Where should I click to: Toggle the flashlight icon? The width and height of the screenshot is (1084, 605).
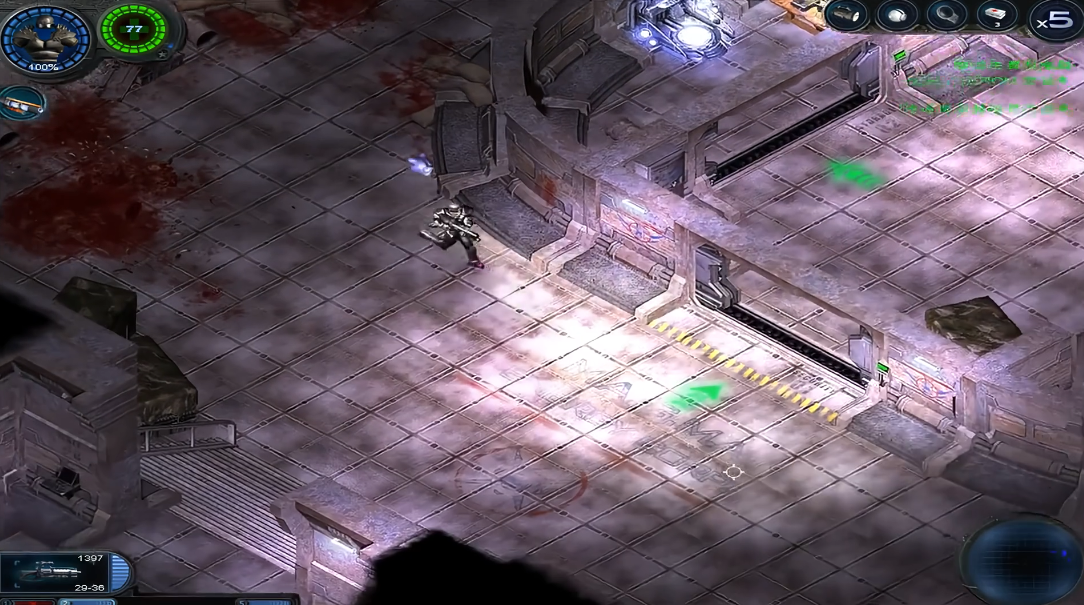coord(846,14)
